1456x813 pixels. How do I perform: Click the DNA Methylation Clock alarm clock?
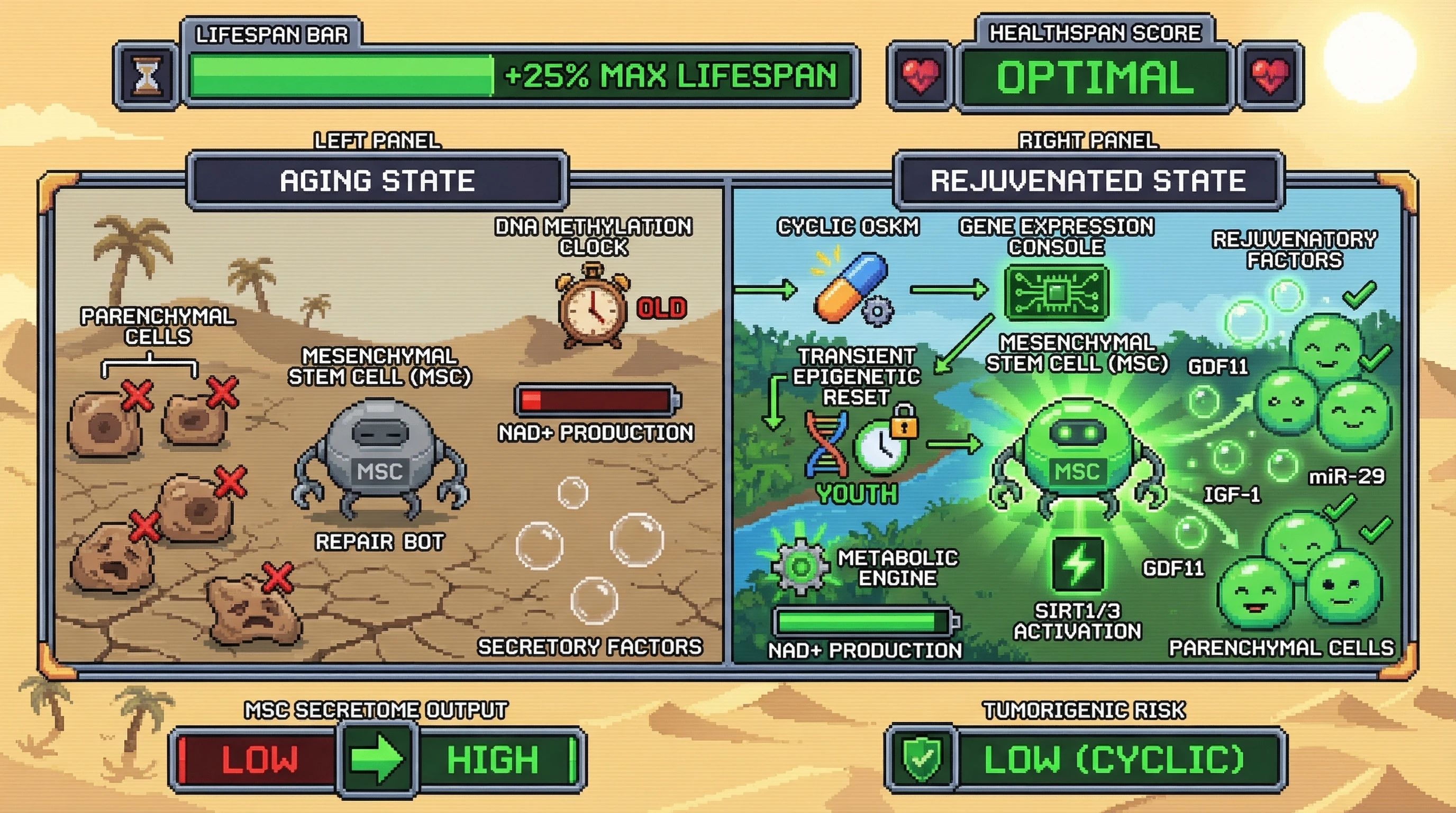pyautogui.click(x=594, y=310)
